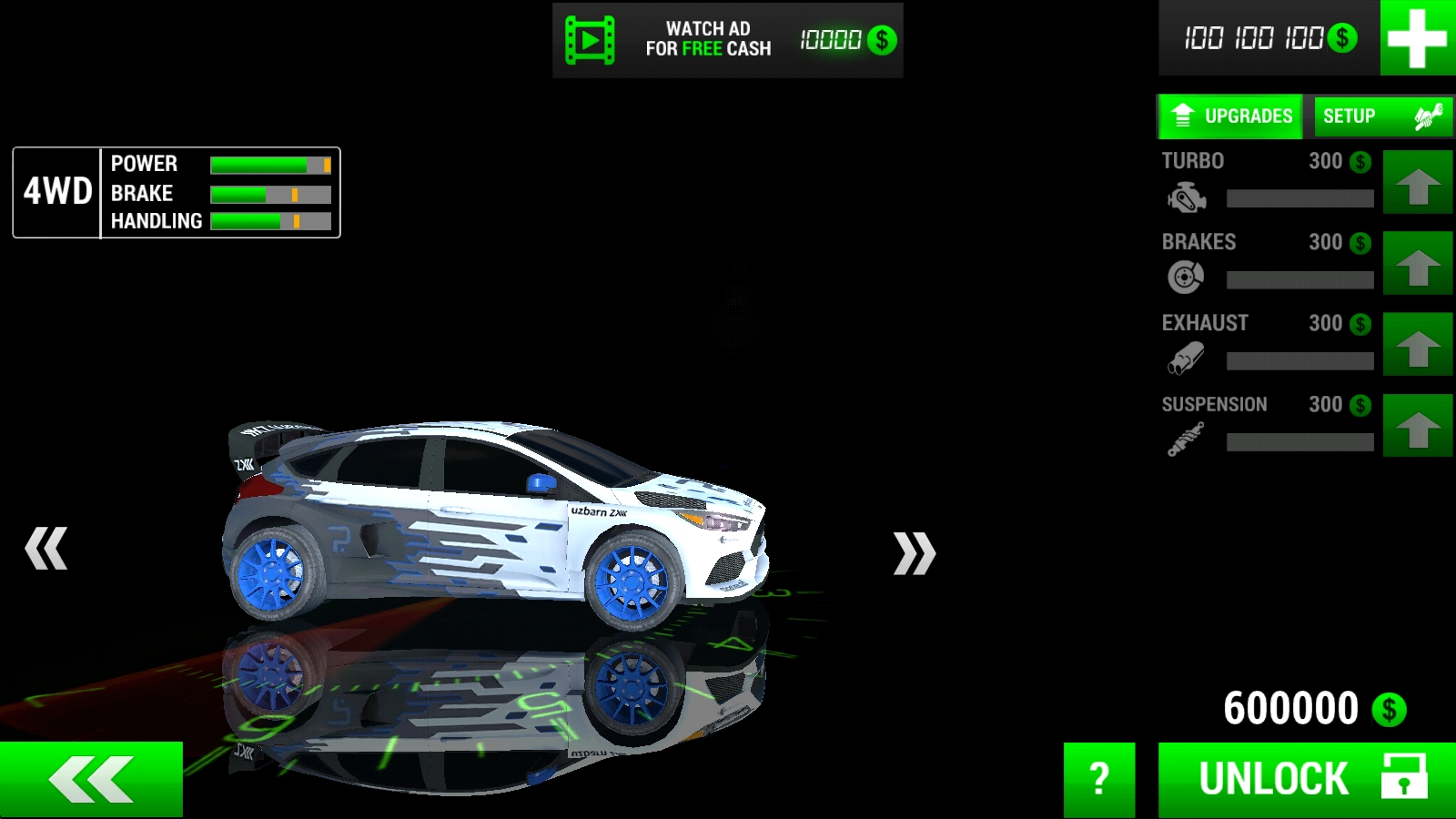The width and height of the screenshot is (1456, 819).
Task: Add more cash with plus button
Action: pyautogui.click(x=1417, y=38)
